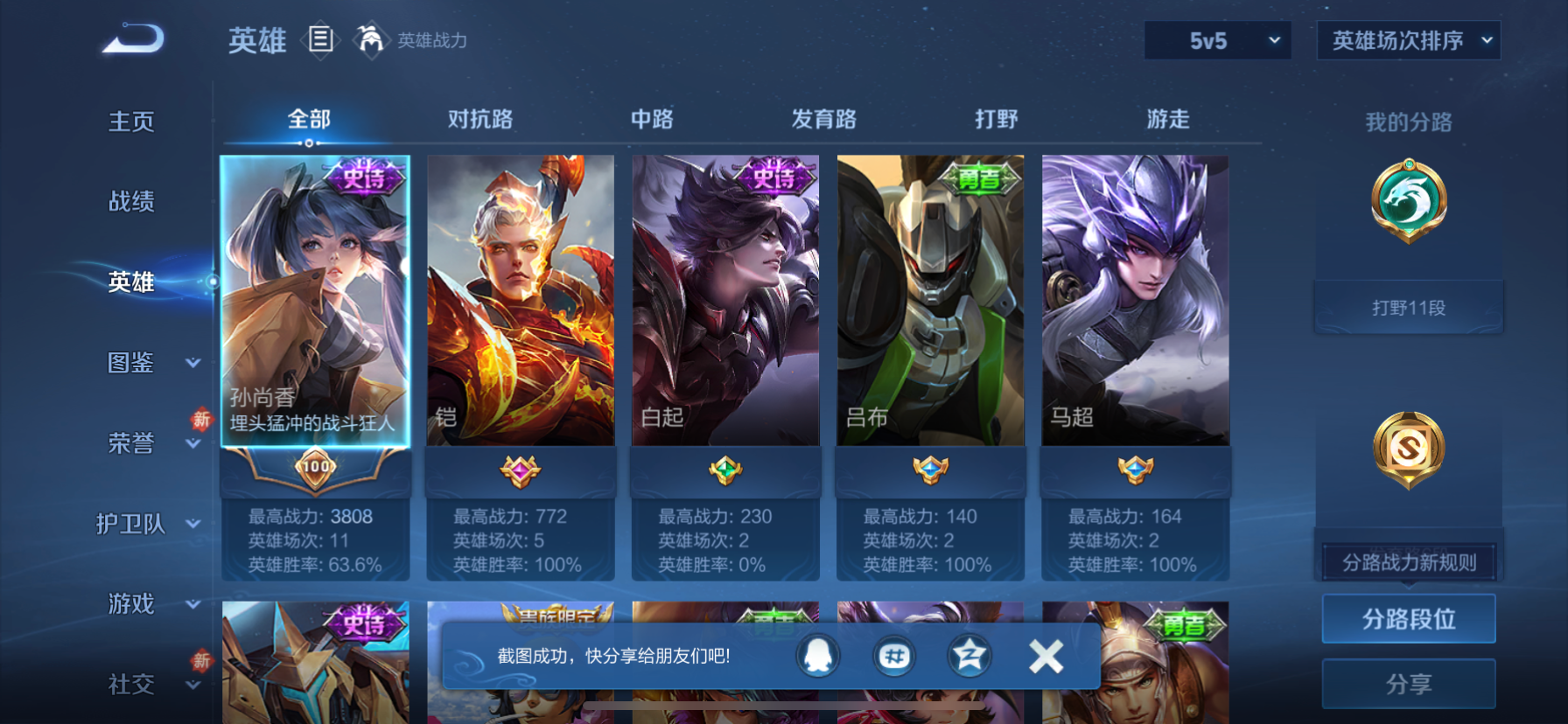Open the 英雄场次排序 sorting dropdown
The width and height of the screenshot is (1568, 724).
(x=1408, y=40)
